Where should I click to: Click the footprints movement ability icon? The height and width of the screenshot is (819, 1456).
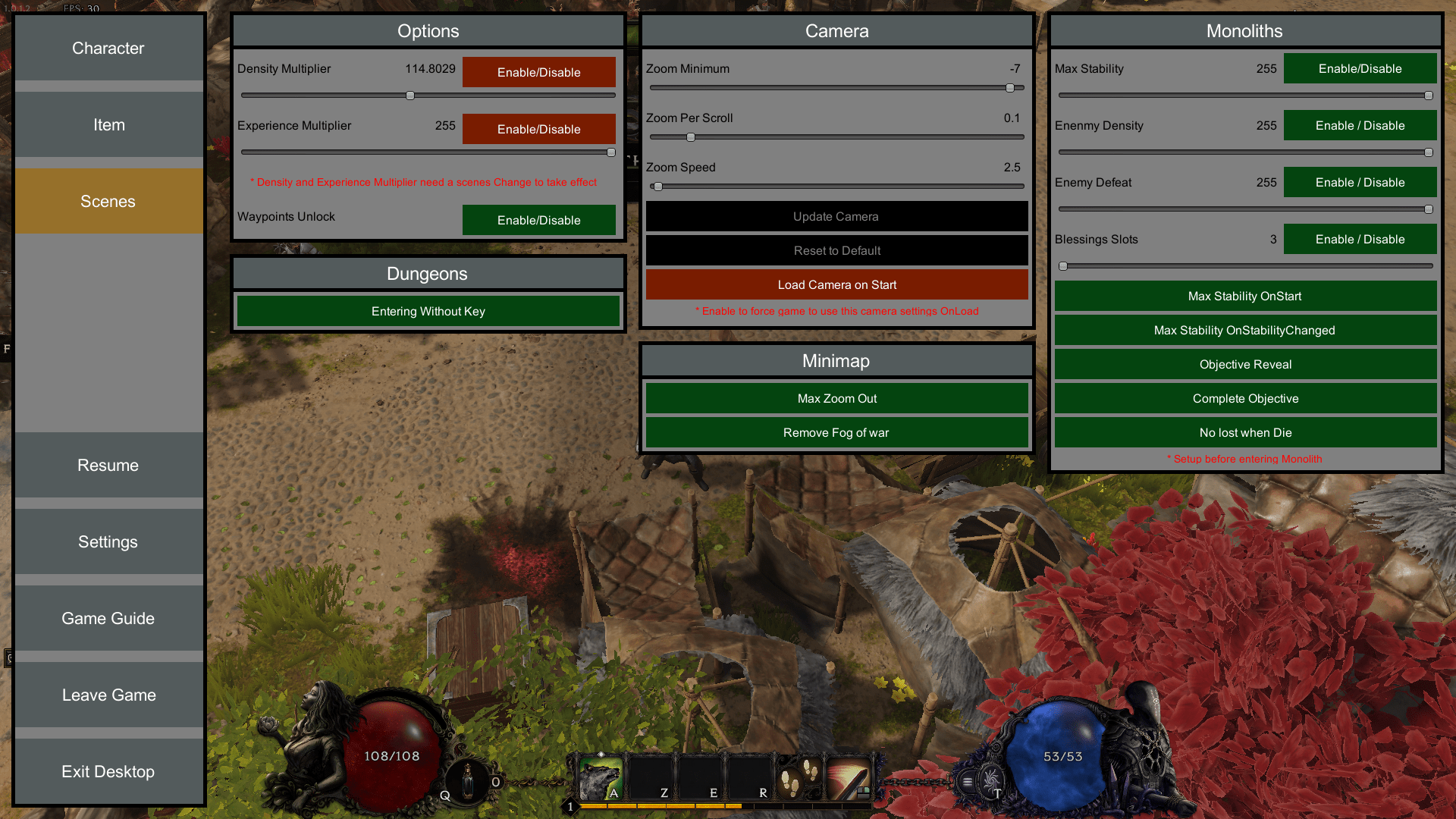tap(791, 781)
